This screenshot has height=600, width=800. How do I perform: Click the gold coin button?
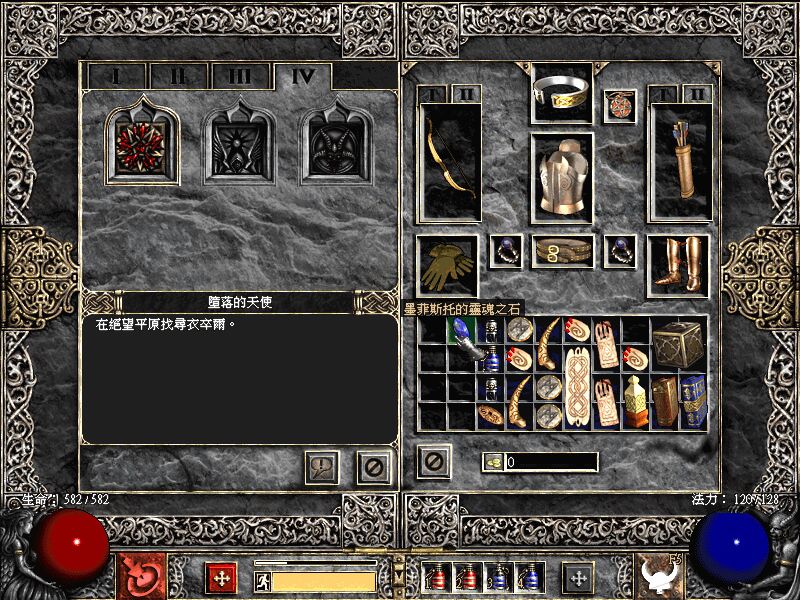click(493, 462)
